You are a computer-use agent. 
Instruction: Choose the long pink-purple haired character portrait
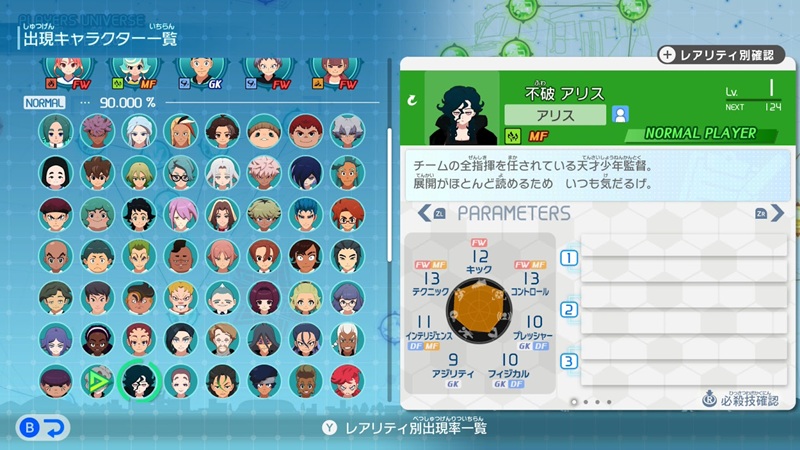(180, 214)
